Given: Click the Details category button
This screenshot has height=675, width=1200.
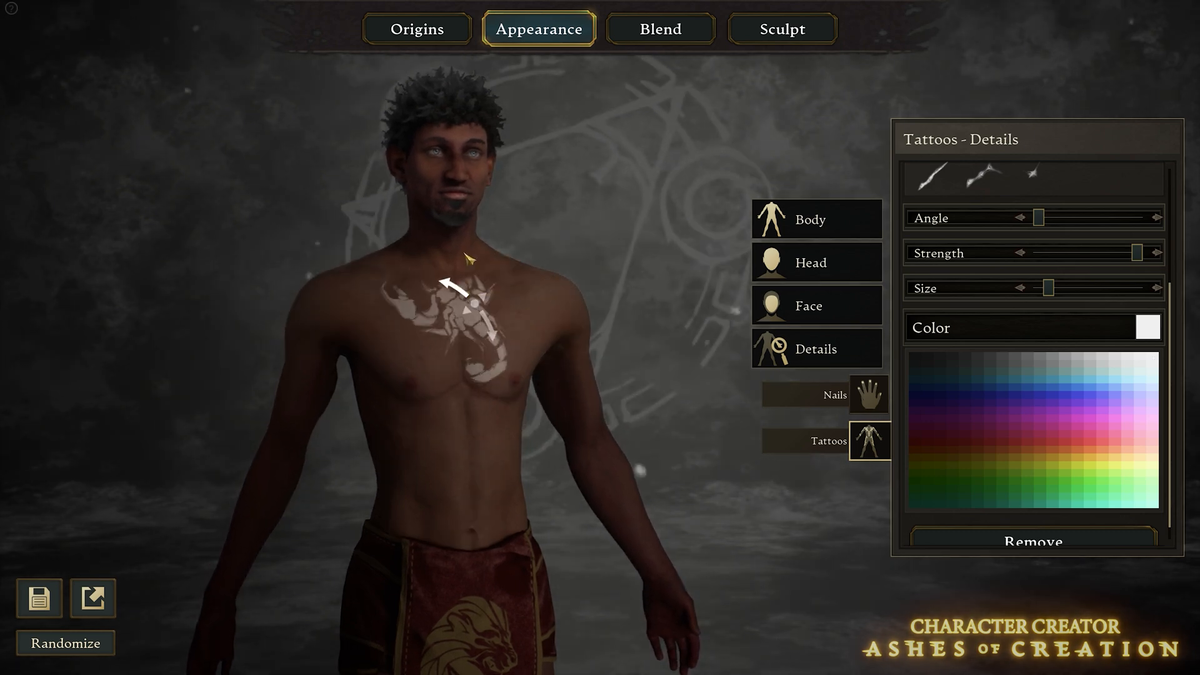Looking at the screenshot, I should point(817,348).
